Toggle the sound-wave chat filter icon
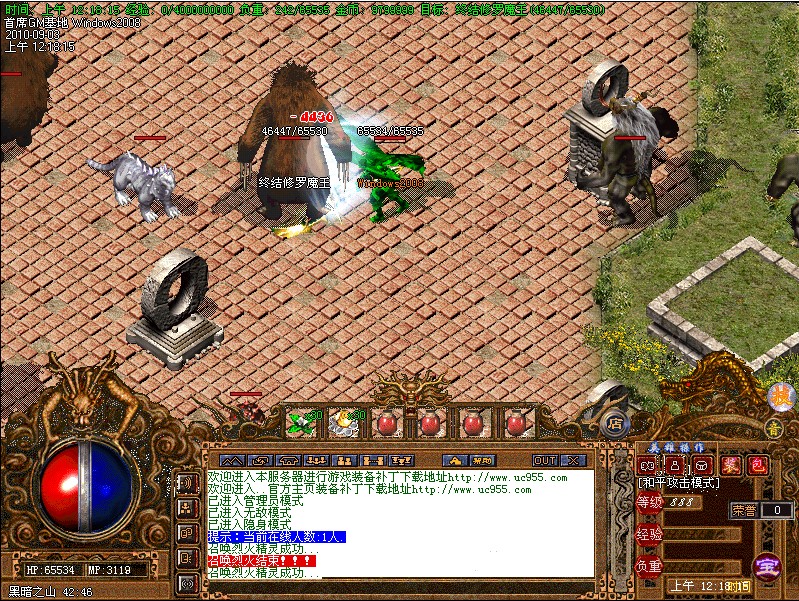 point(187,484)
